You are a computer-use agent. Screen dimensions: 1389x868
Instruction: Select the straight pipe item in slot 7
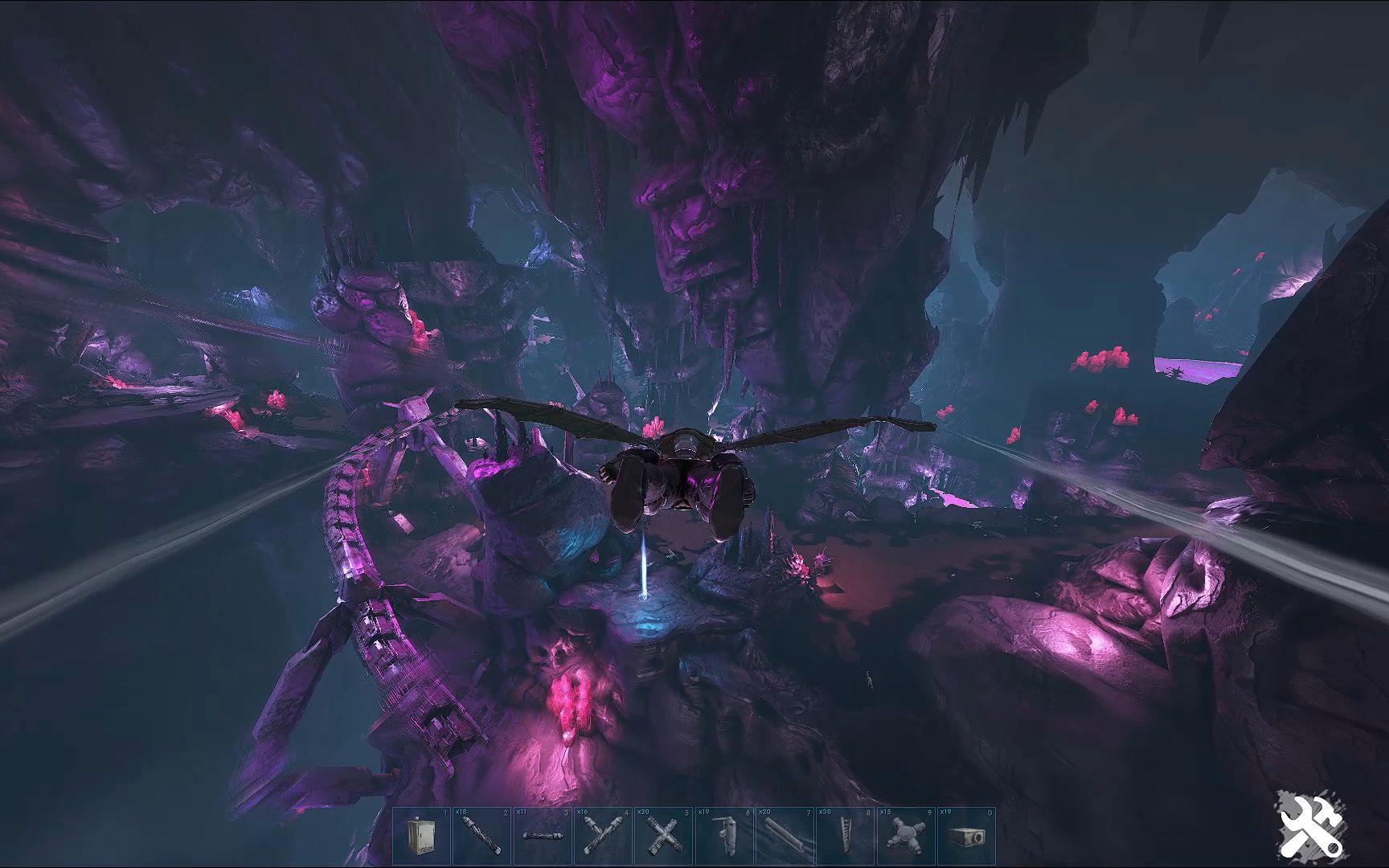point(781,838)
